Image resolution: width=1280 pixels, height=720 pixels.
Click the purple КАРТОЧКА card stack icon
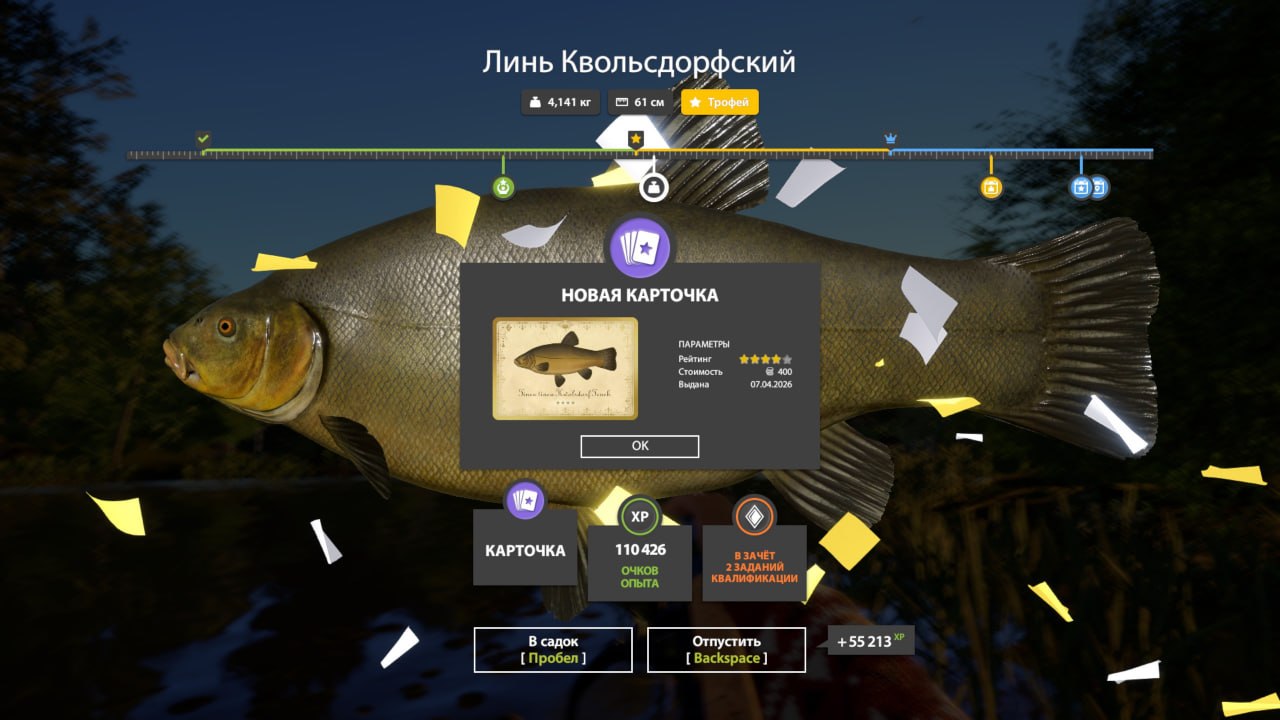[525, 500]
